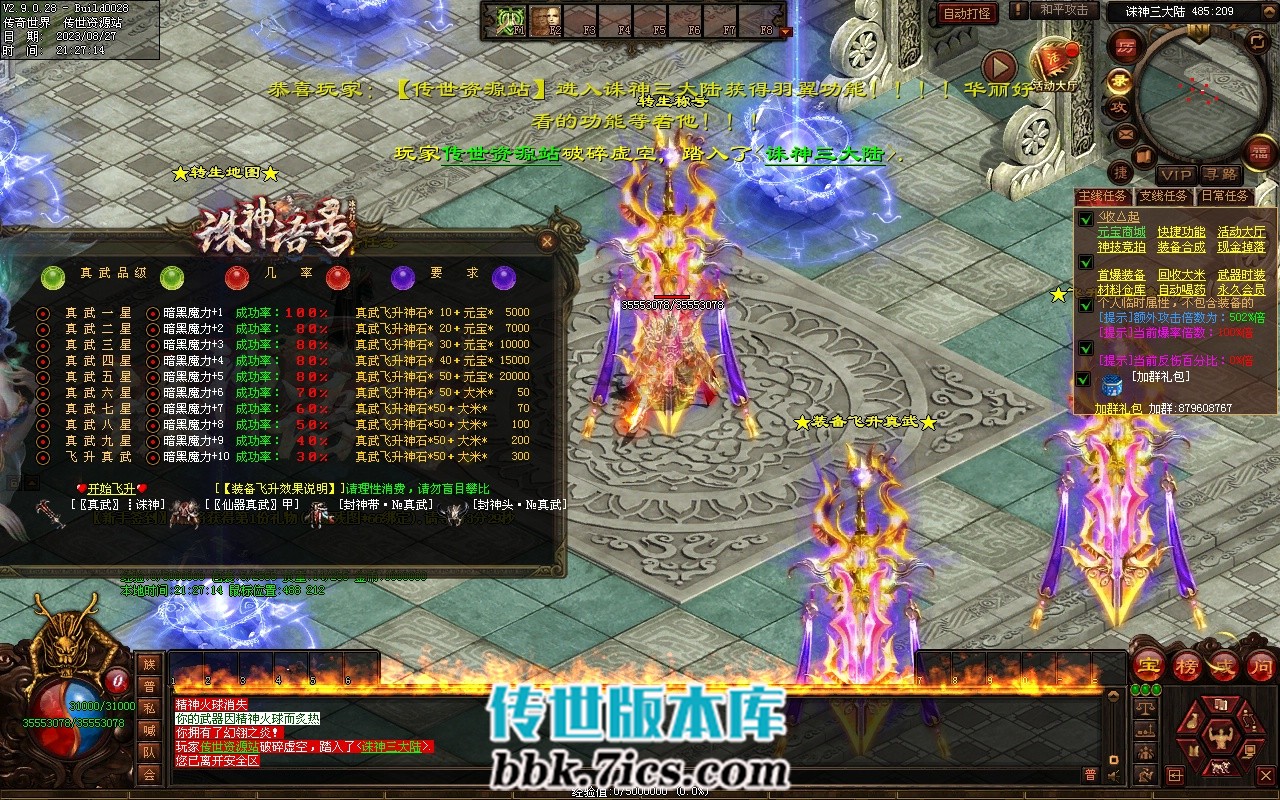This screenshot has width=1280, height=800.
Task: Open the 活动大厅 event hall icon
Action: point(1055,65)
